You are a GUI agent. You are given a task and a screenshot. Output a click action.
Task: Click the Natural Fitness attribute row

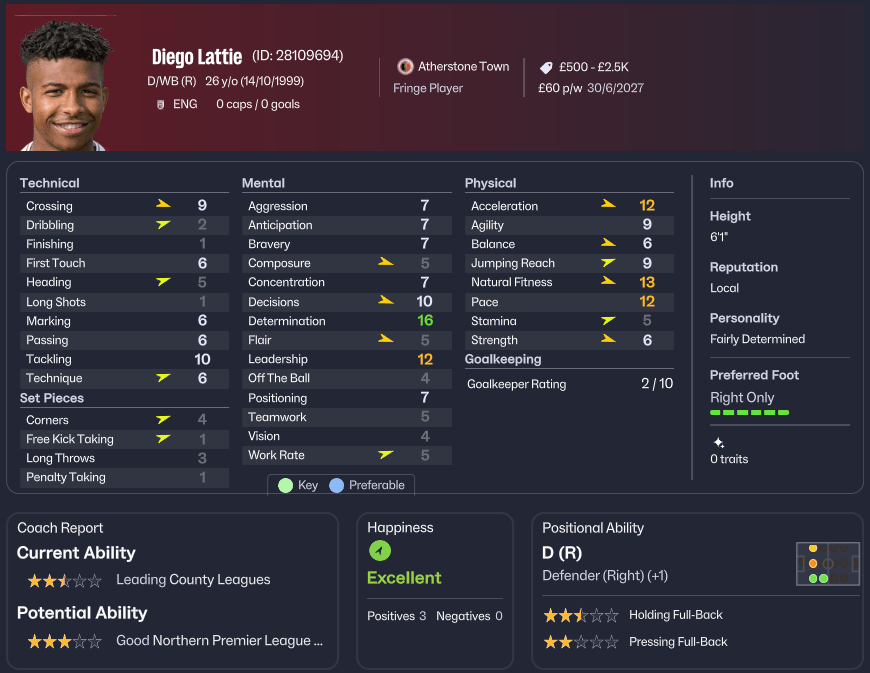[x=567, y=282]
